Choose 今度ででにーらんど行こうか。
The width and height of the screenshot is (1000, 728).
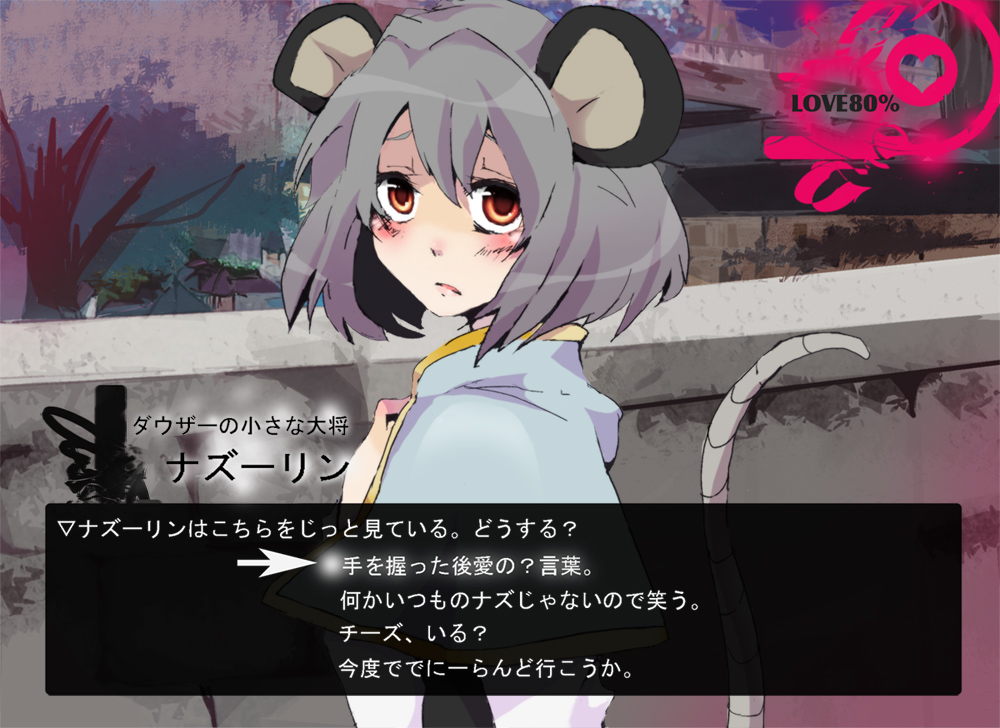click(486, 666)
